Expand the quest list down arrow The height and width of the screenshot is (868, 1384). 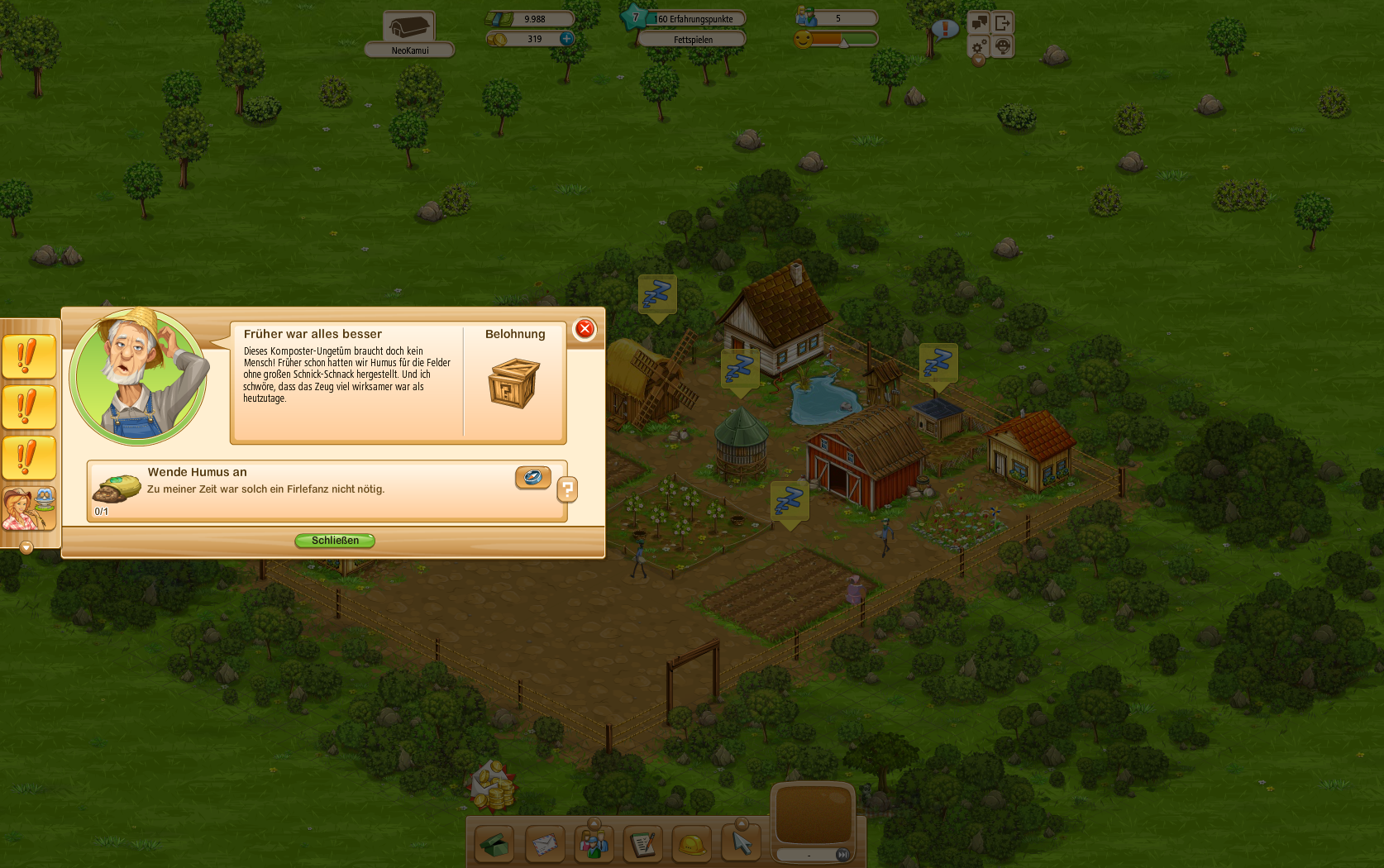26,547
